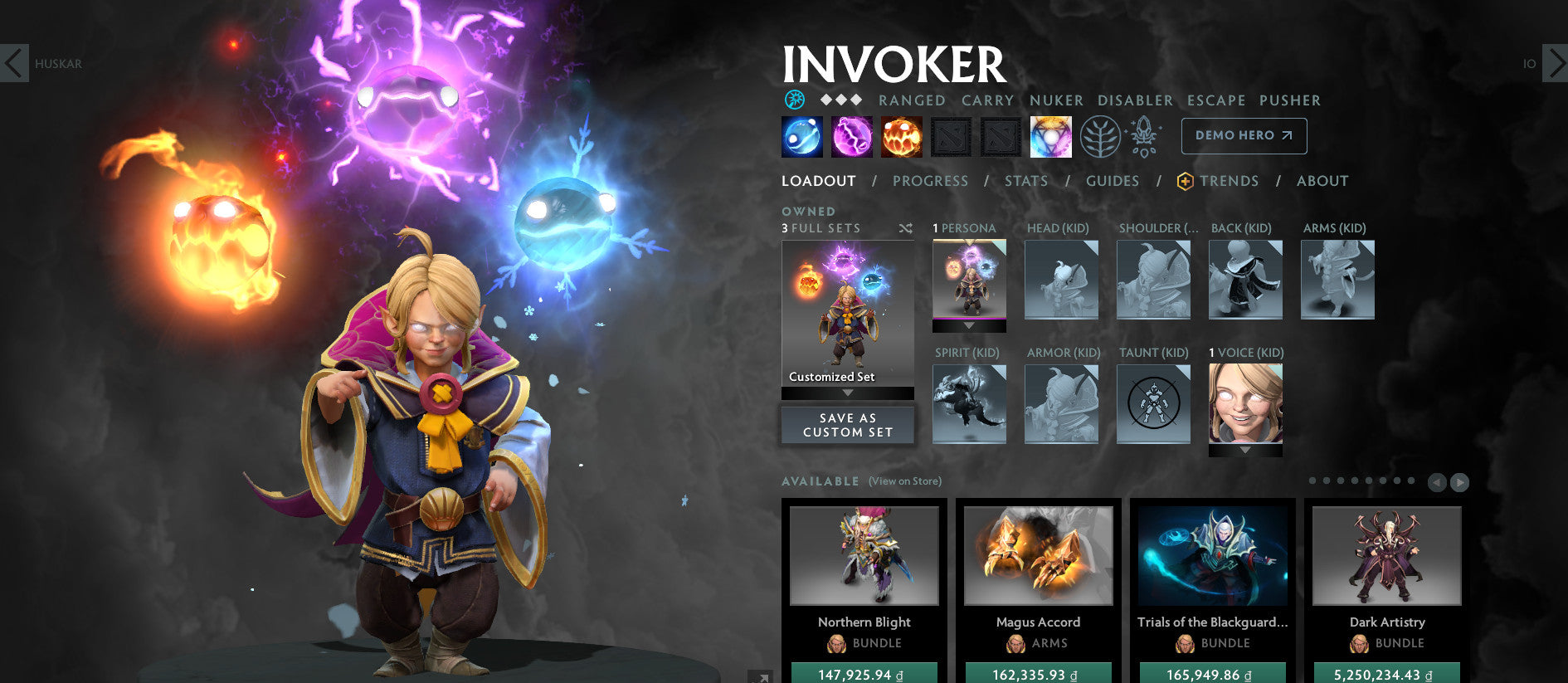The height and width of the screenshot is (683, 1568).
Task: Open the Invoke ultimate ability icon
Action: point(1052,136)
